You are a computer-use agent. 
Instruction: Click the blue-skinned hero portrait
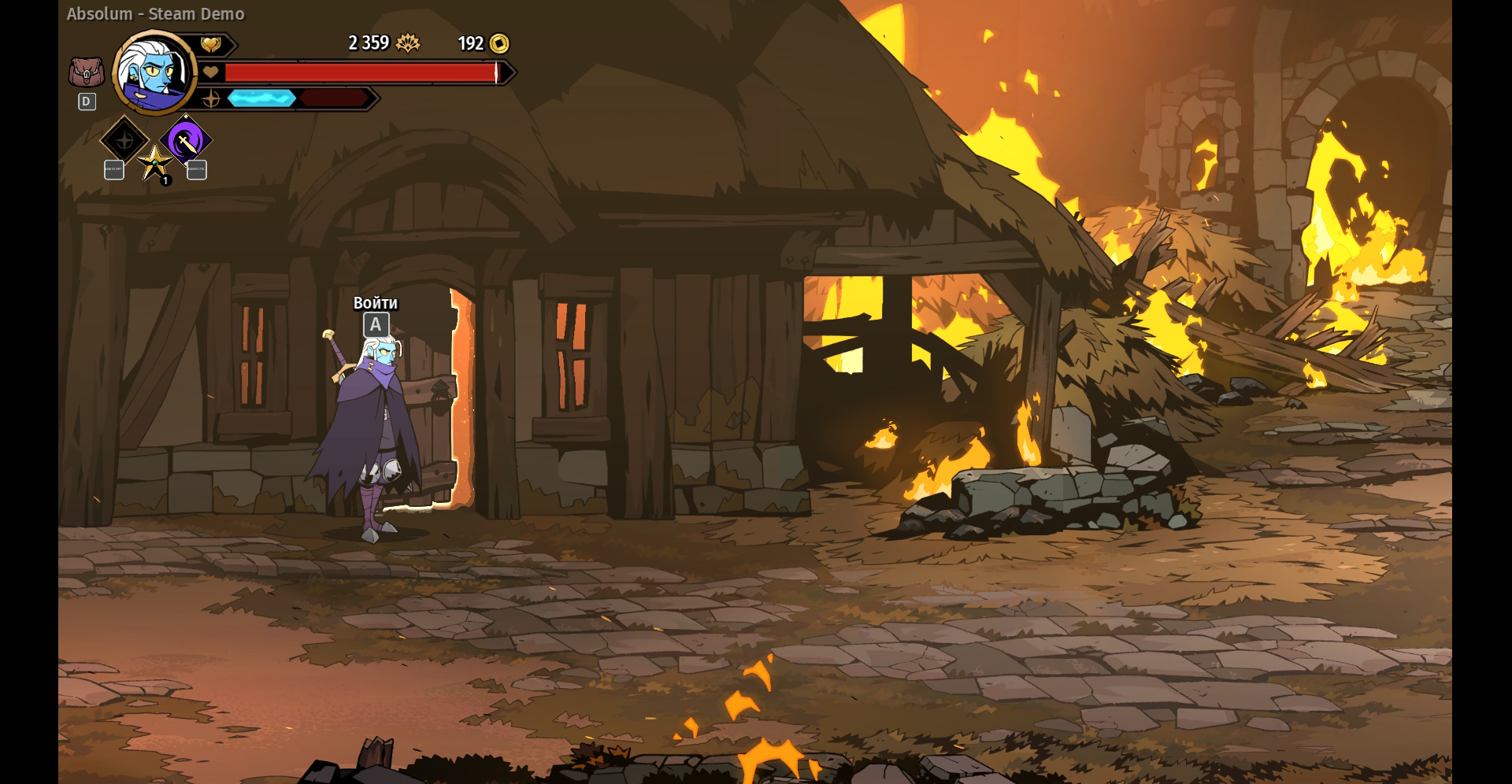[x=155, y=73]
